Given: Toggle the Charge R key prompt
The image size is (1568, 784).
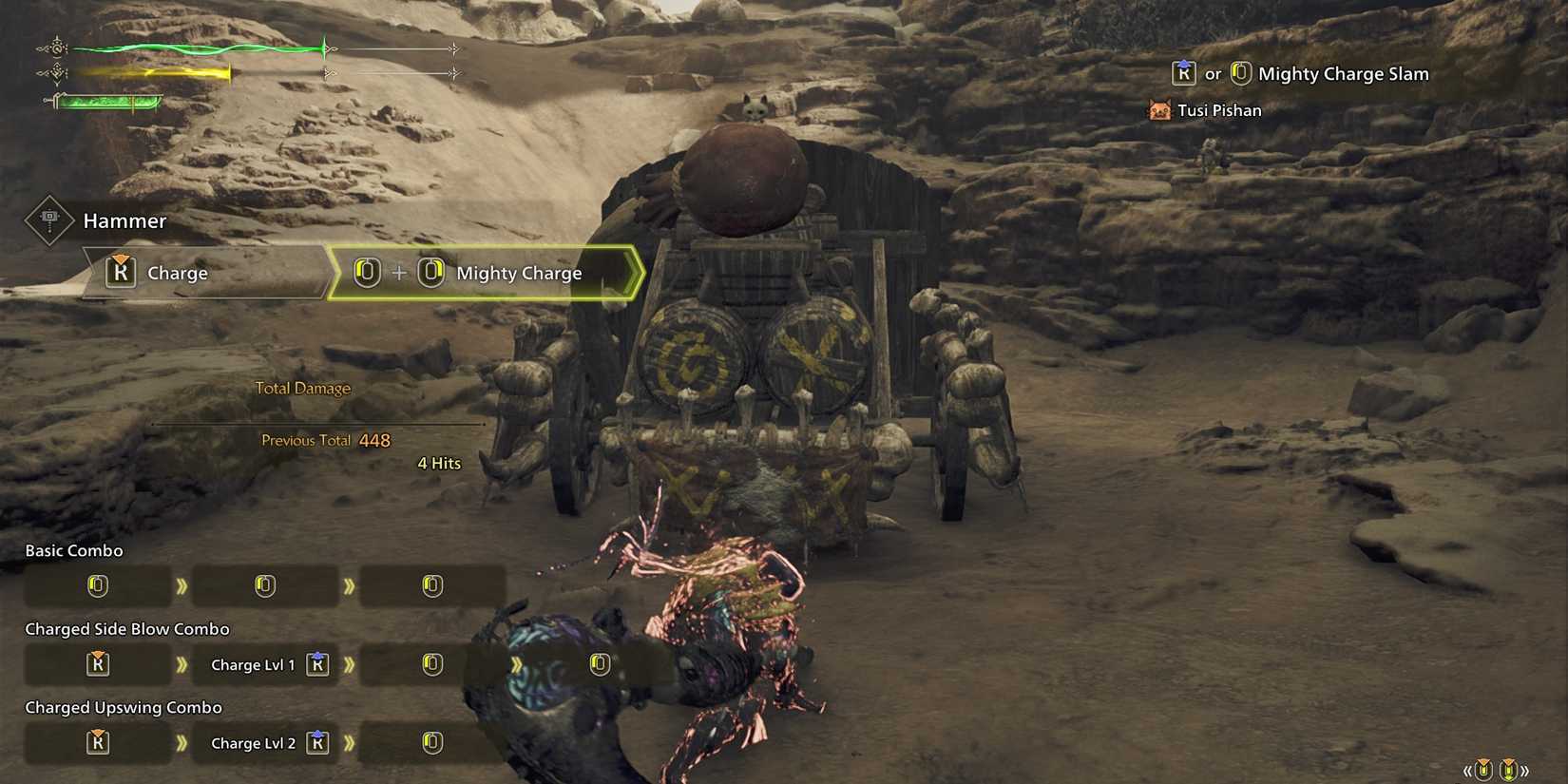Looking at the screenshot, I should [120, 273].
